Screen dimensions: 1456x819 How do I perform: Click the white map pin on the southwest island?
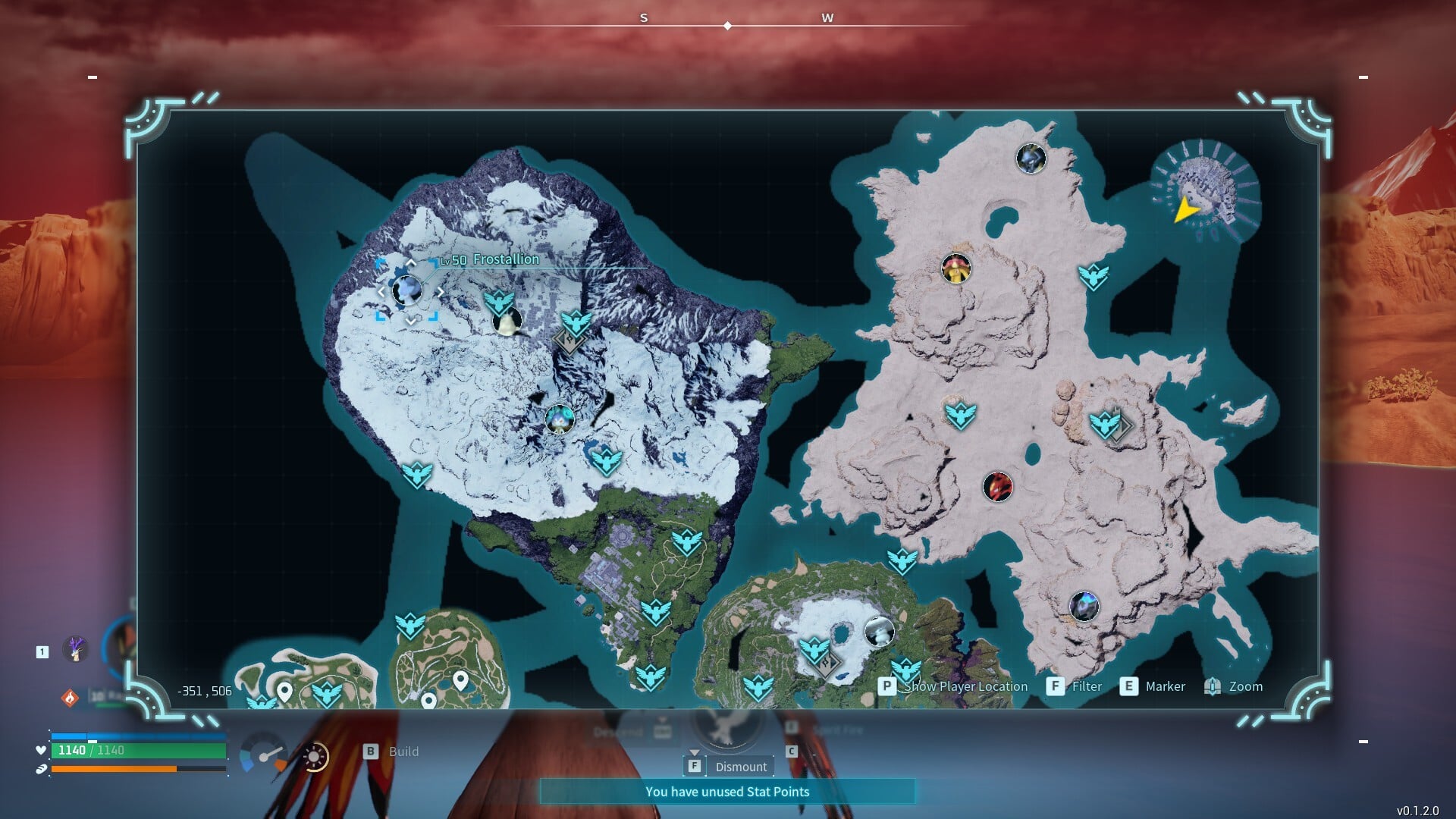point(284,691)
